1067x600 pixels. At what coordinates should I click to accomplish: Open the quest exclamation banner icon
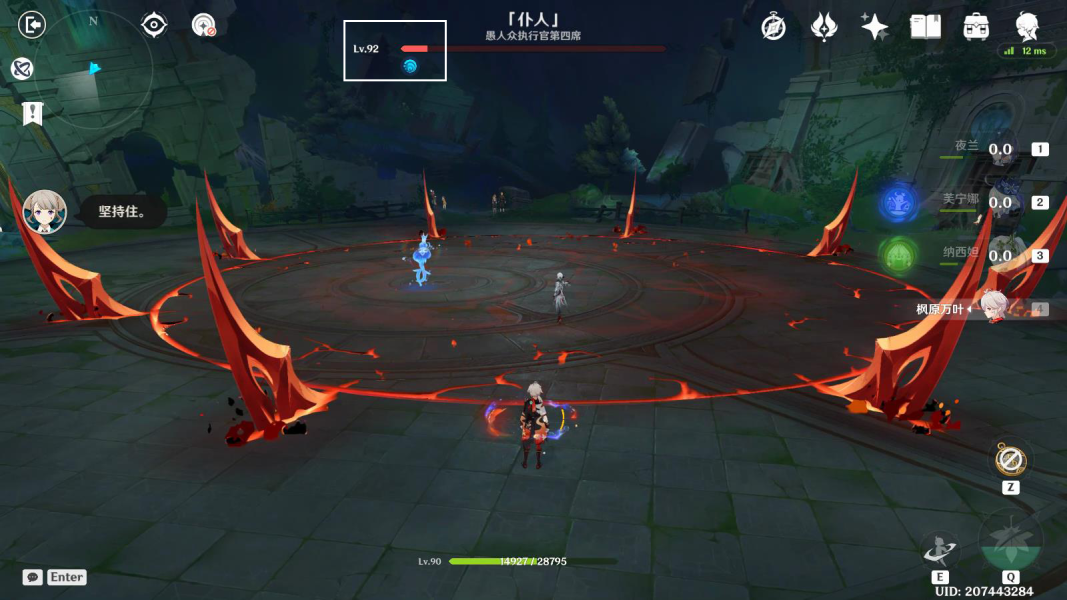coord(32,113)
